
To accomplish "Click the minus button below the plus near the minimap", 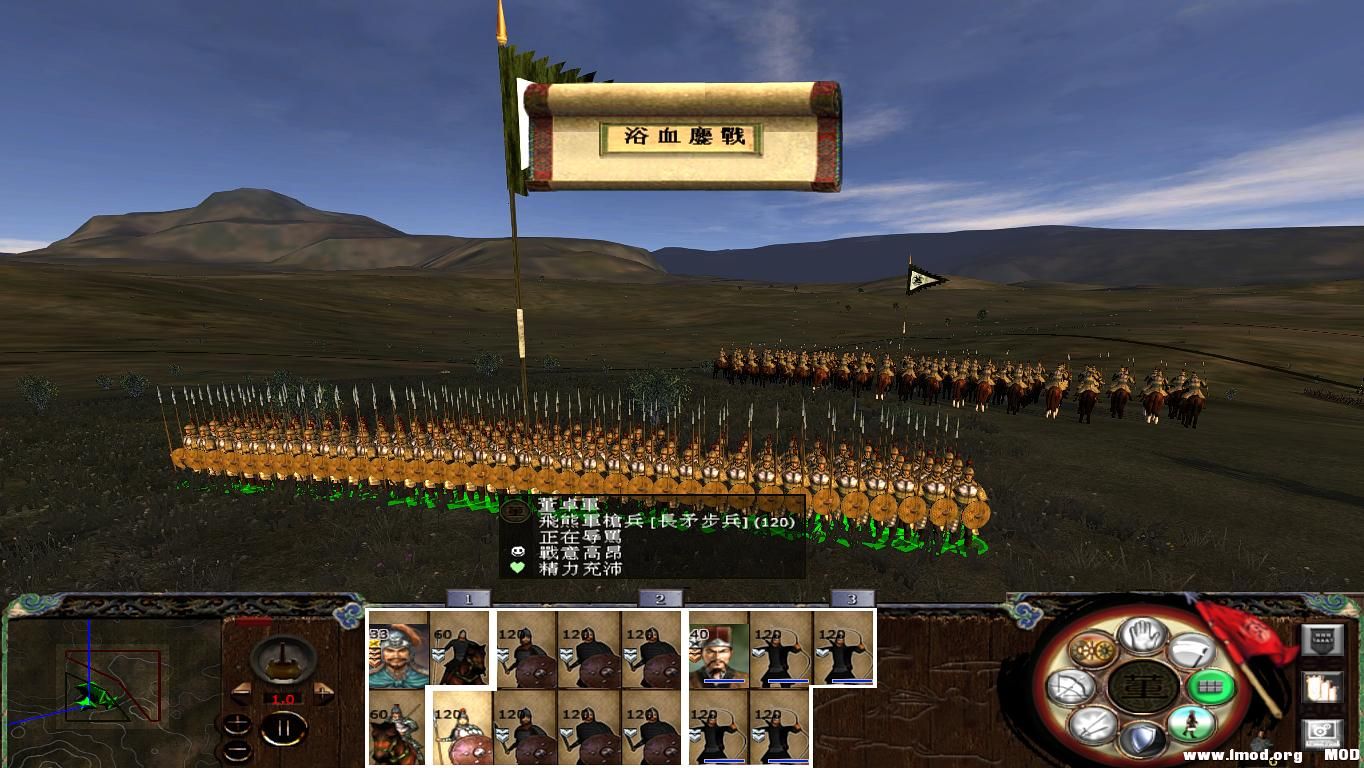I will (x=237, y=749).
